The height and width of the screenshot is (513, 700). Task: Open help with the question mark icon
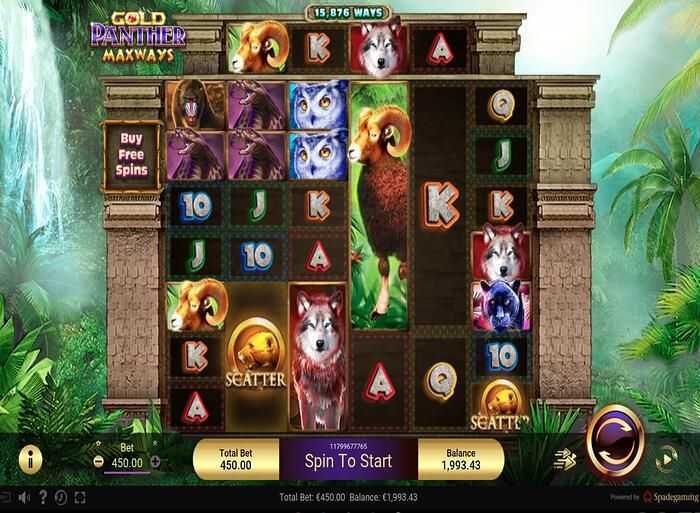(43, 497)
